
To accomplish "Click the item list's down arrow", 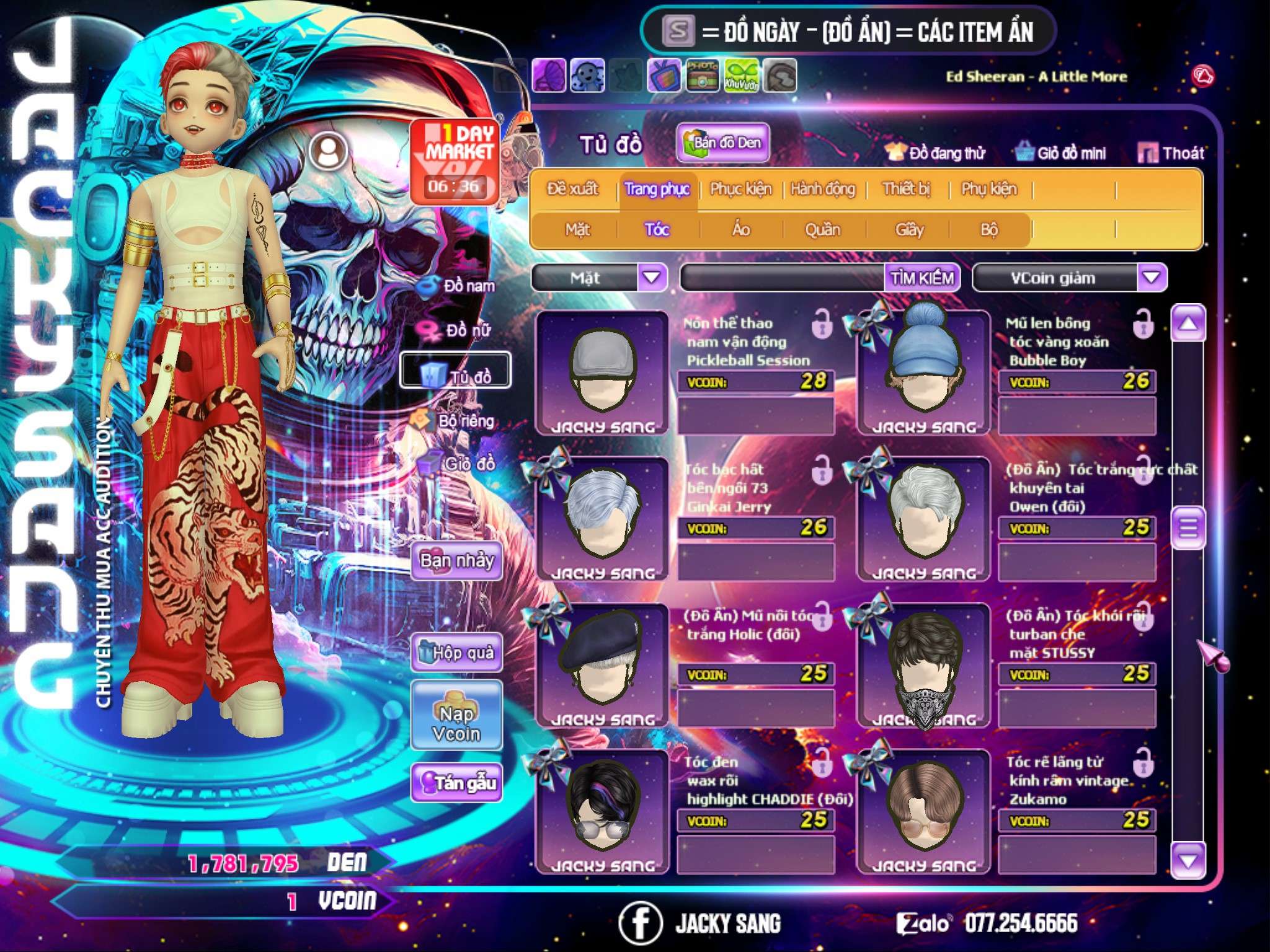I will pos(1188,860).
